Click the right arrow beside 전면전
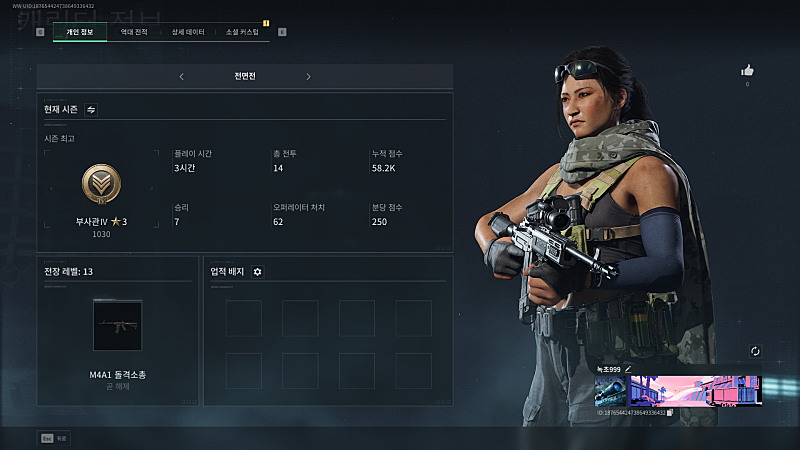800x450 pixels. pos(308,76)
